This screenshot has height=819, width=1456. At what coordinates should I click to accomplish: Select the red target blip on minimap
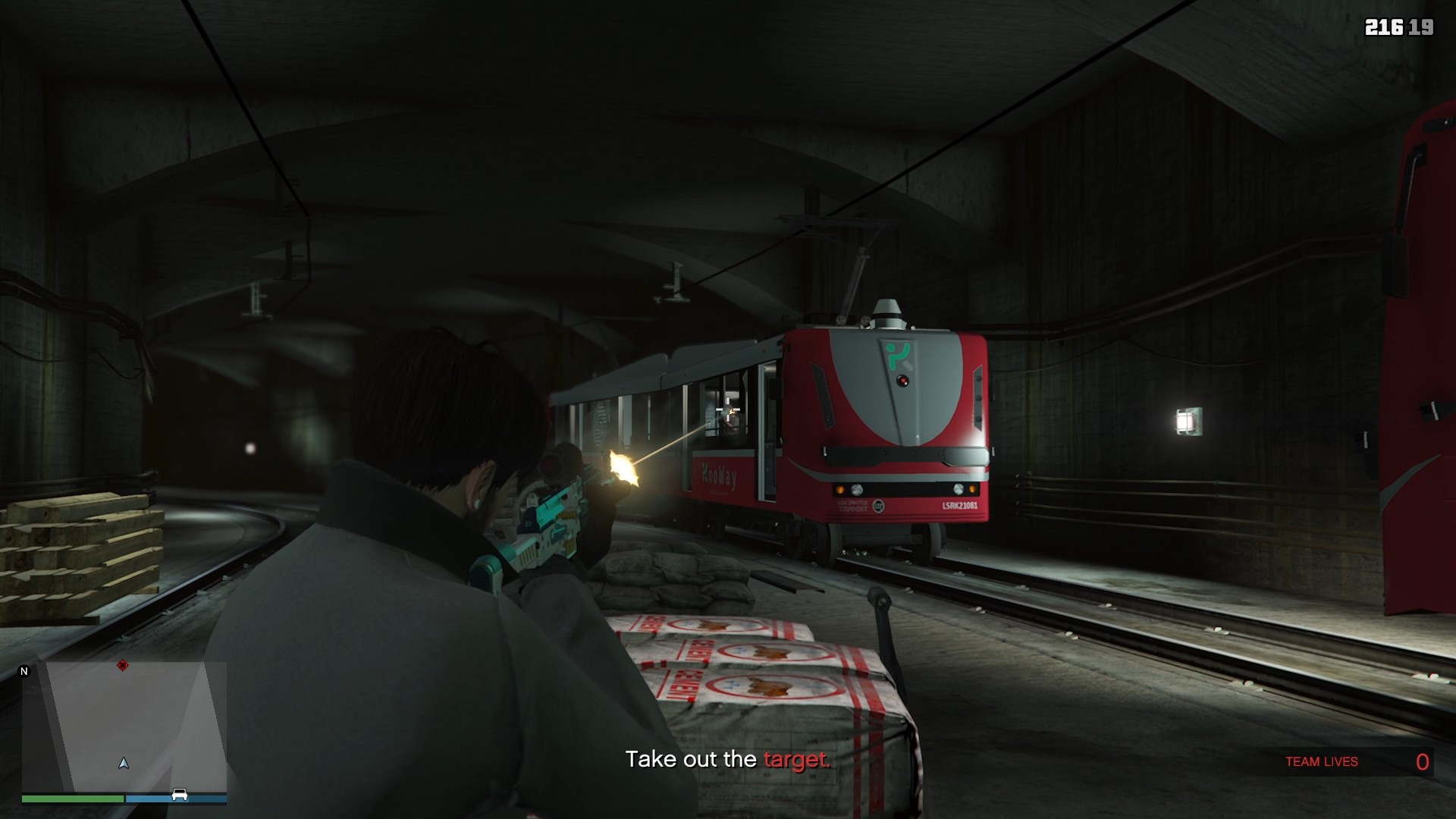(x=123, y=666)
